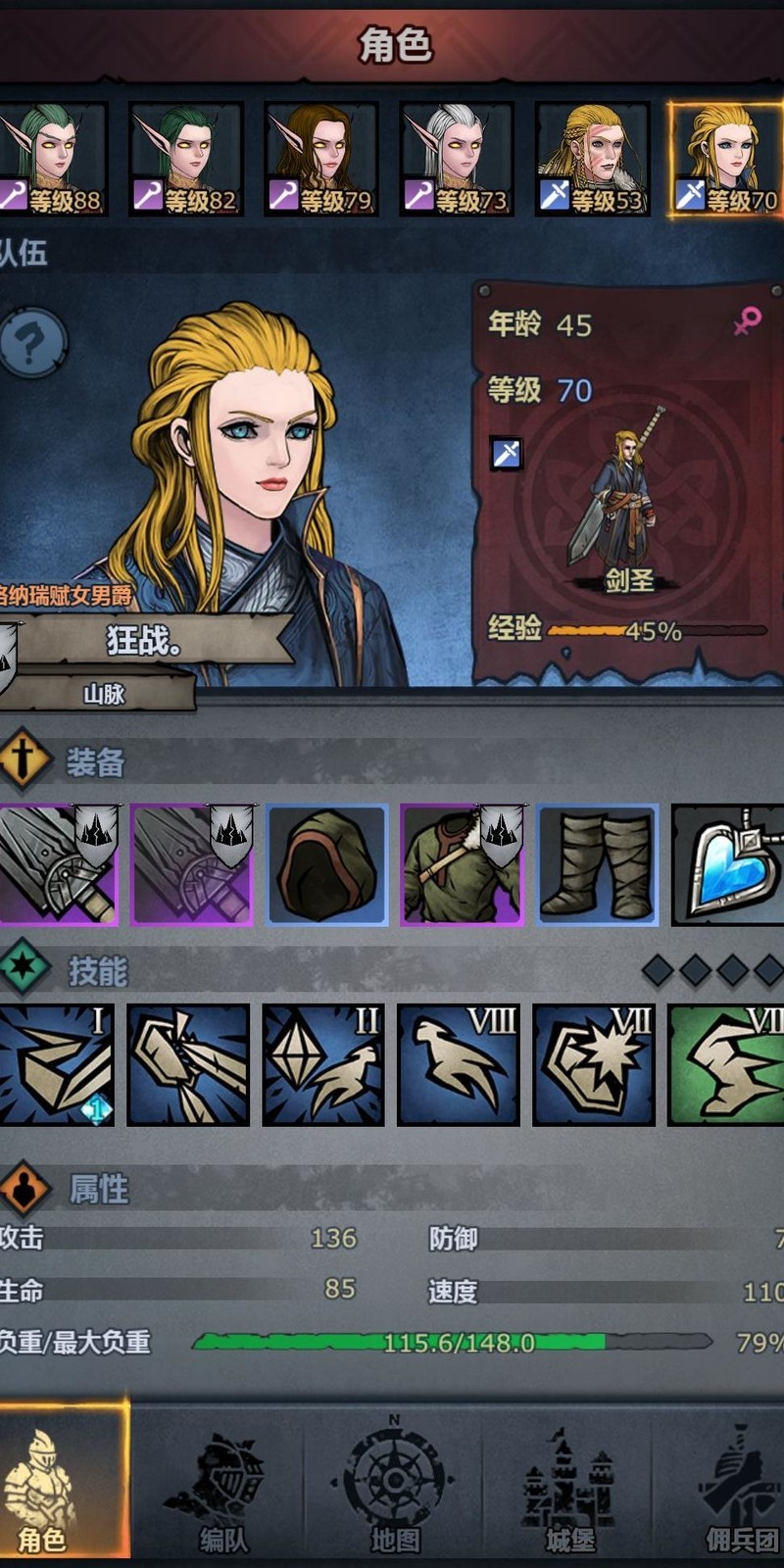Inspect the blue heart pendant slot

point(729,865)
